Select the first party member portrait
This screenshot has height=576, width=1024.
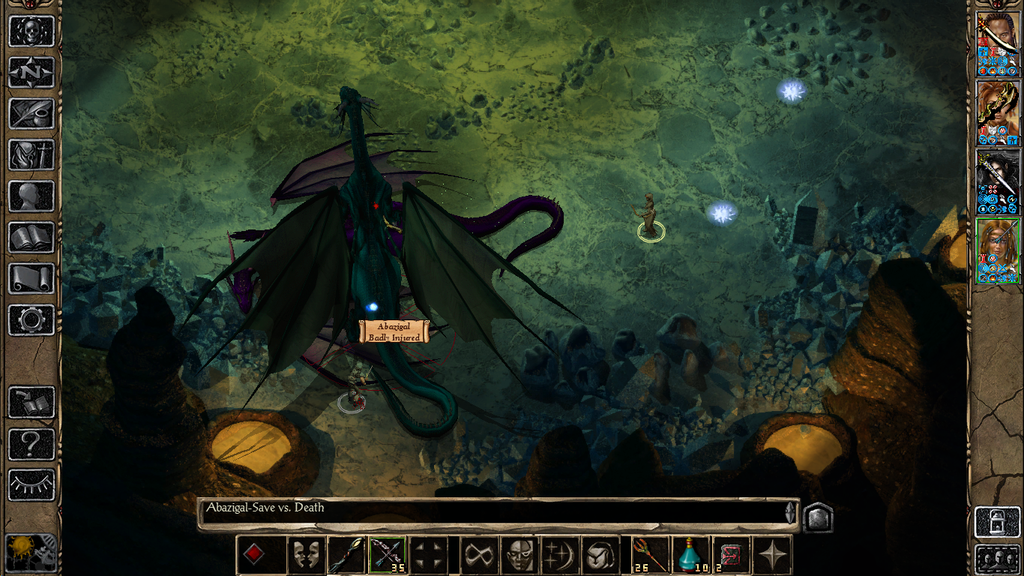[997, 44]
